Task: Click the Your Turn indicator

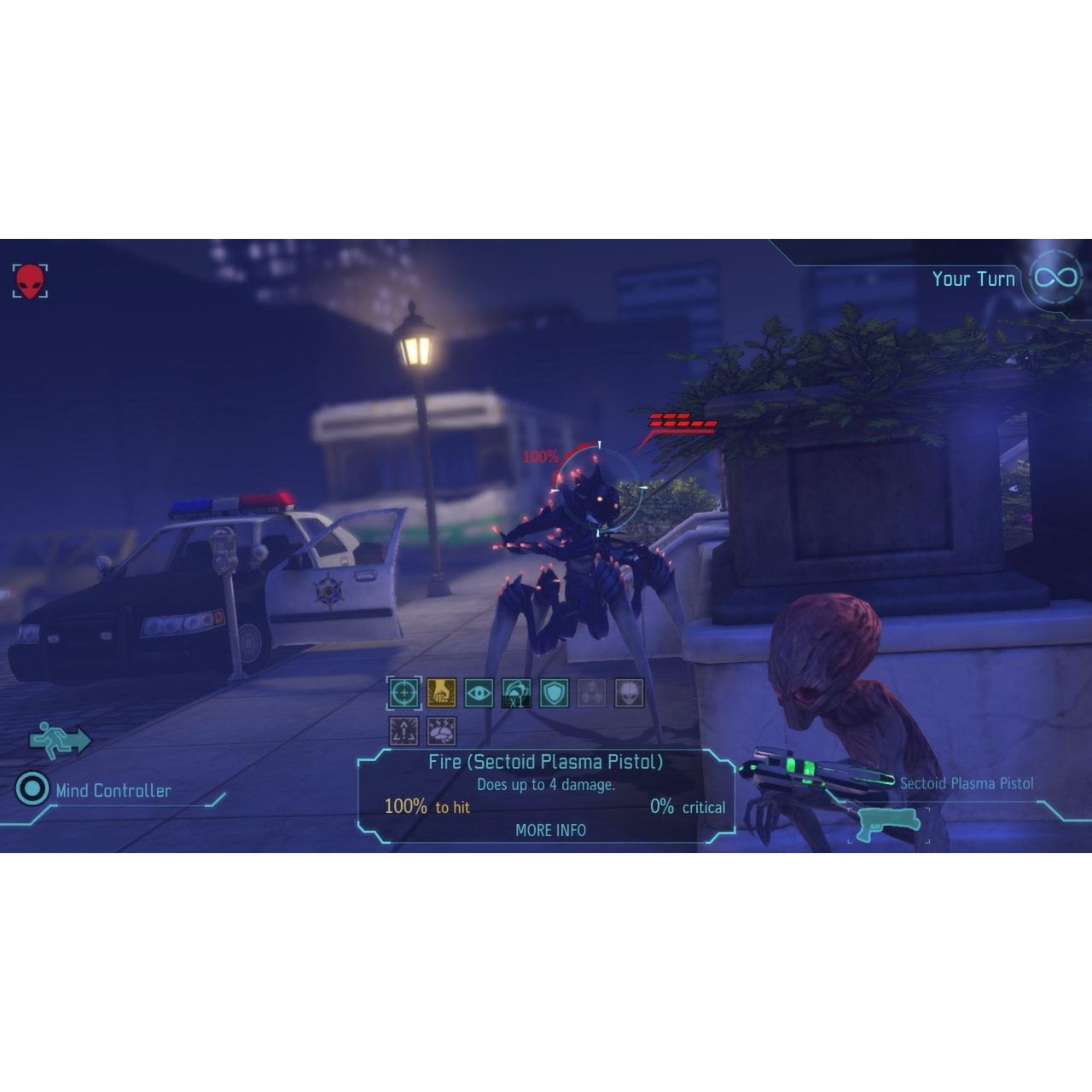Action: pyautogui.click(x=973, y=278)
